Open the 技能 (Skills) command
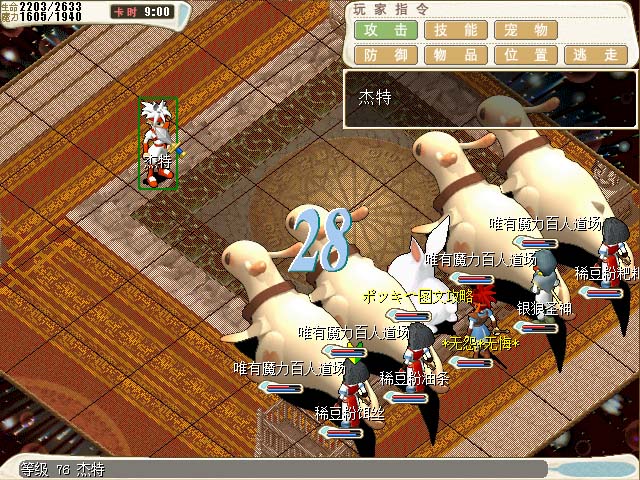 click(x=455, y=30)
